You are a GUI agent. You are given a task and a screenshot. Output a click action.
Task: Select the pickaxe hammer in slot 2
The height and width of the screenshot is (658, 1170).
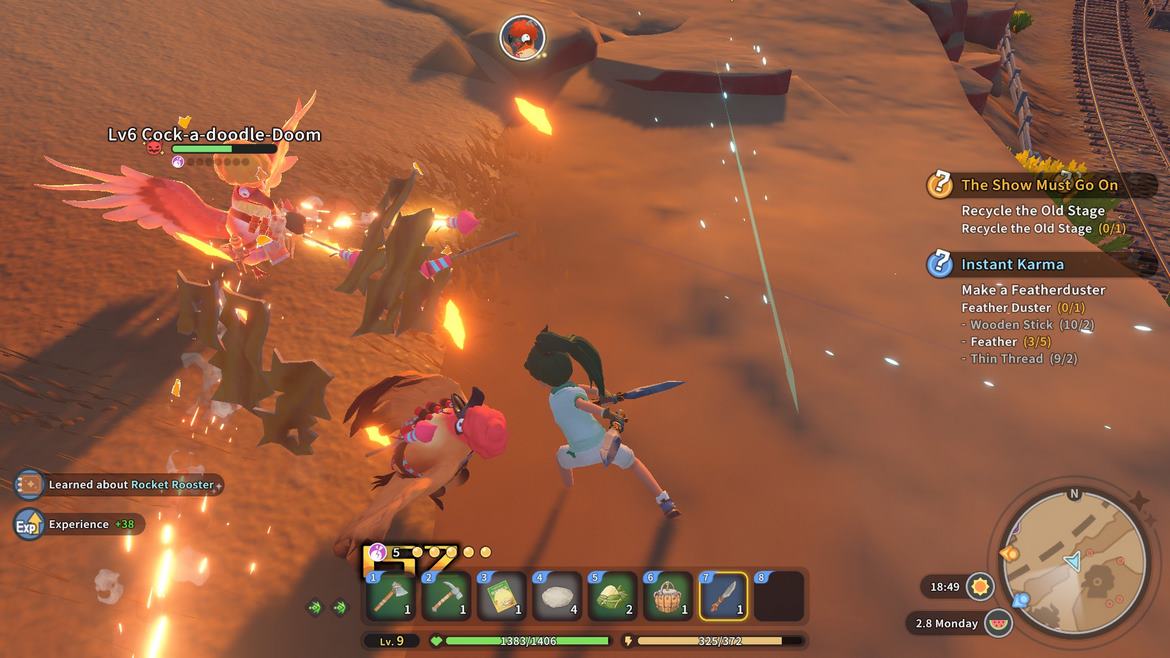click(446, 596)
